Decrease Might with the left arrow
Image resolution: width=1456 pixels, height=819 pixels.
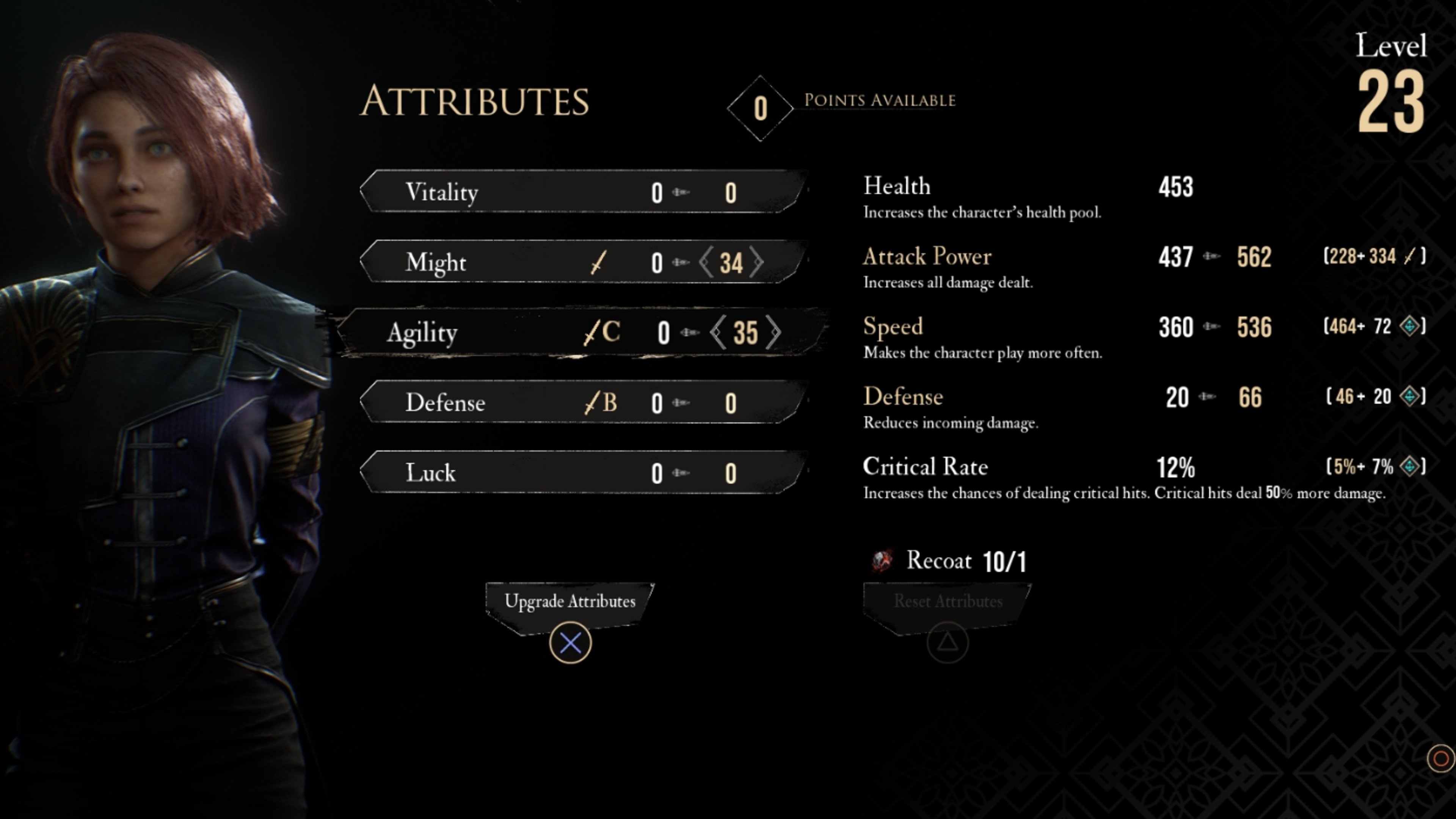pos(706,262)
